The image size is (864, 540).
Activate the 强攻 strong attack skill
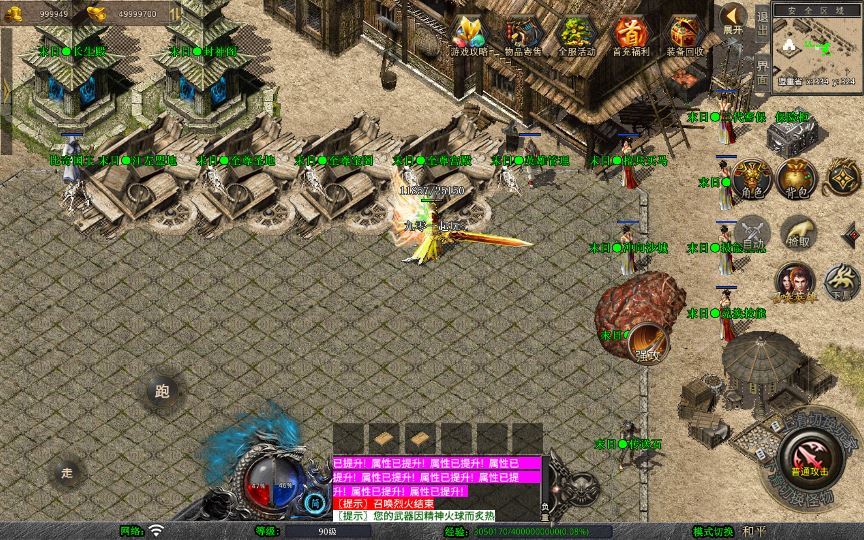pos(648,343)
